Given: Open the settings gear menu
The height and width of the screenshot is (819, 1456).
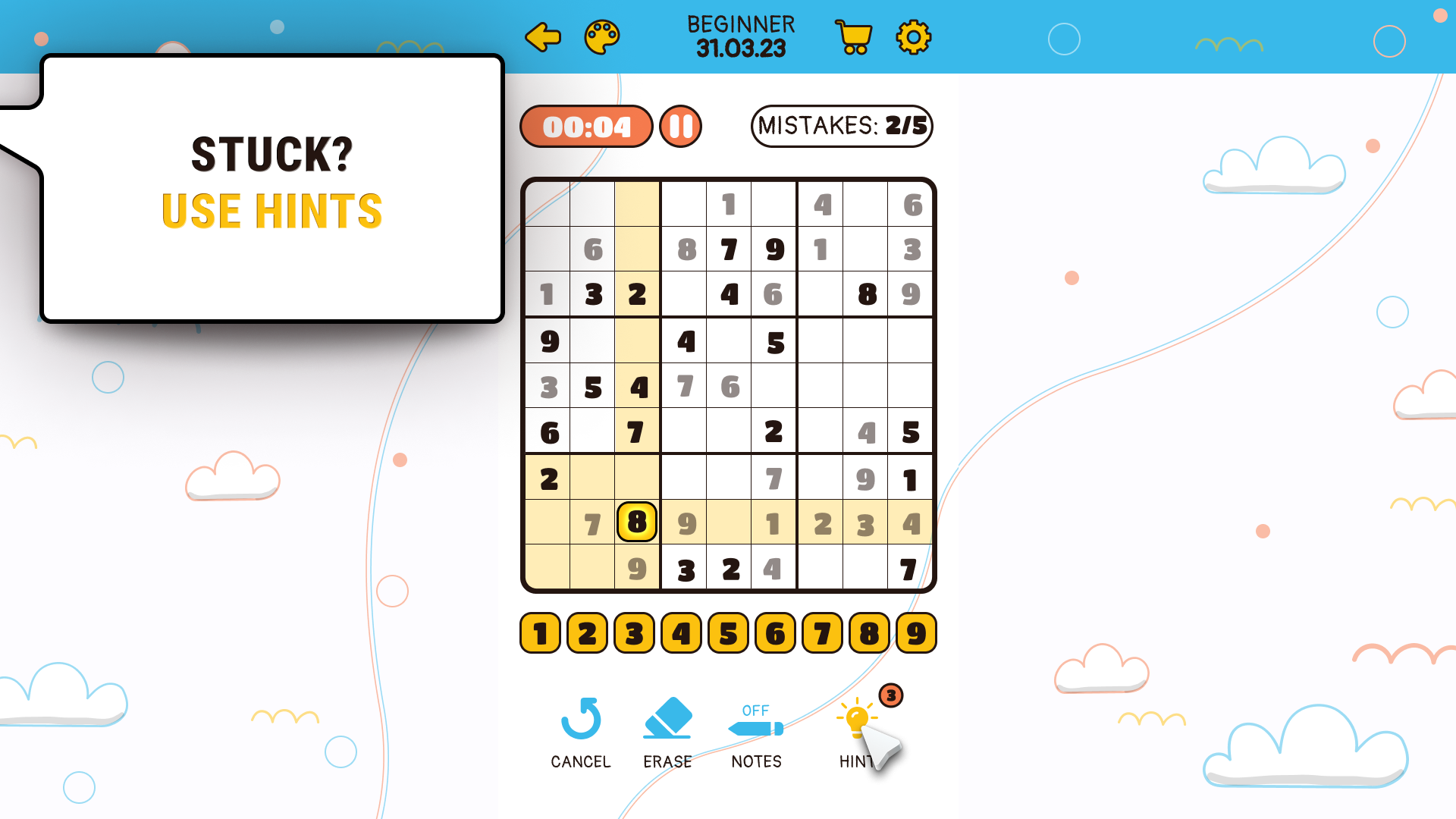Looking at the screenshot, I should point(913,36).
